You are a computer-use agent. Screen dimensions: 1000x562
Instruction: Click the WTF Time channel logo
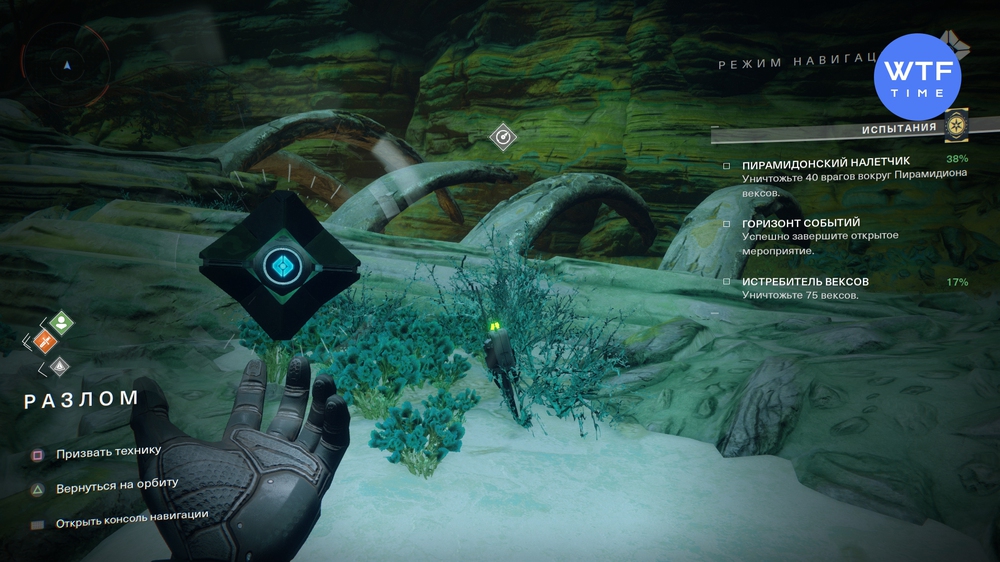pyautogui.click(x=917, y=76)
